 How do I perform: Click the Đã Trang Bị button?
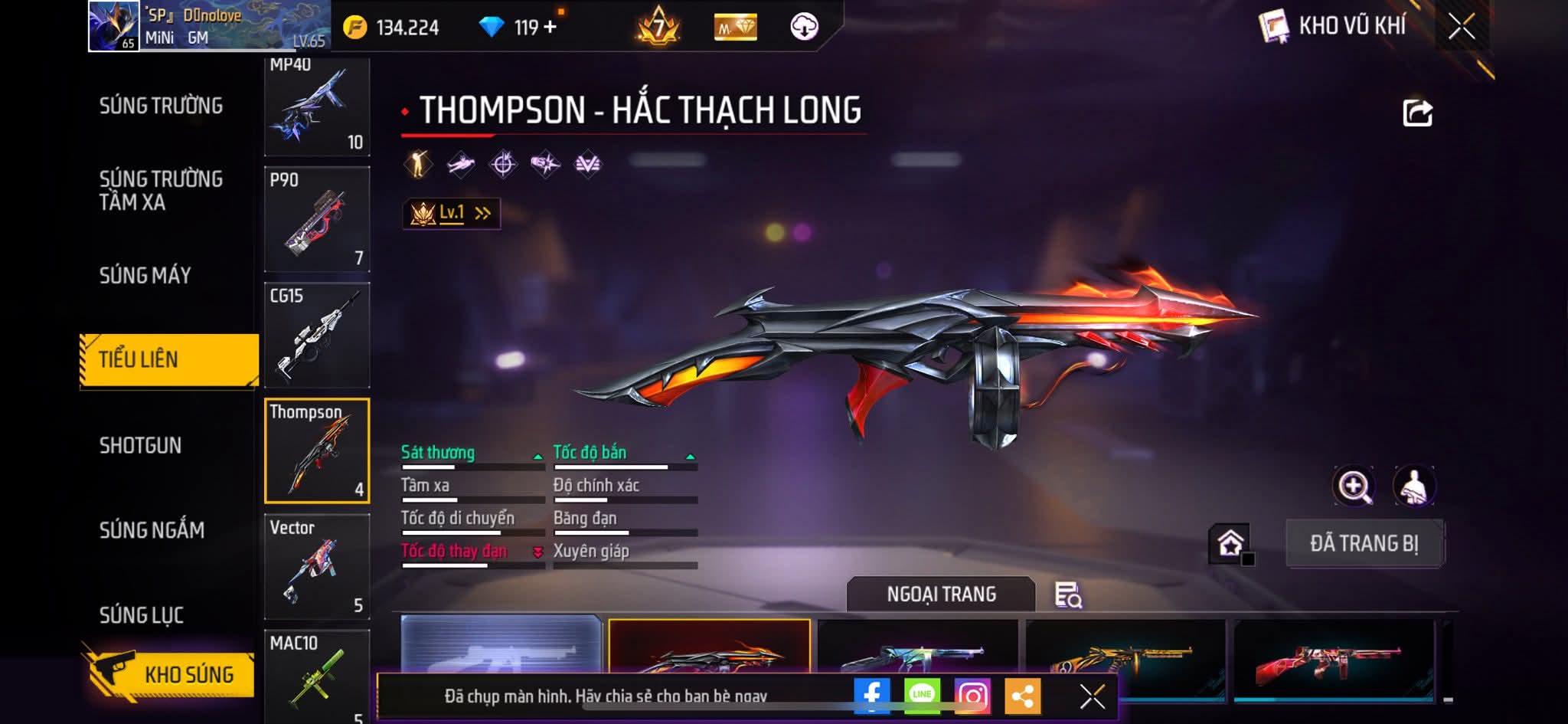(1364, 543)
